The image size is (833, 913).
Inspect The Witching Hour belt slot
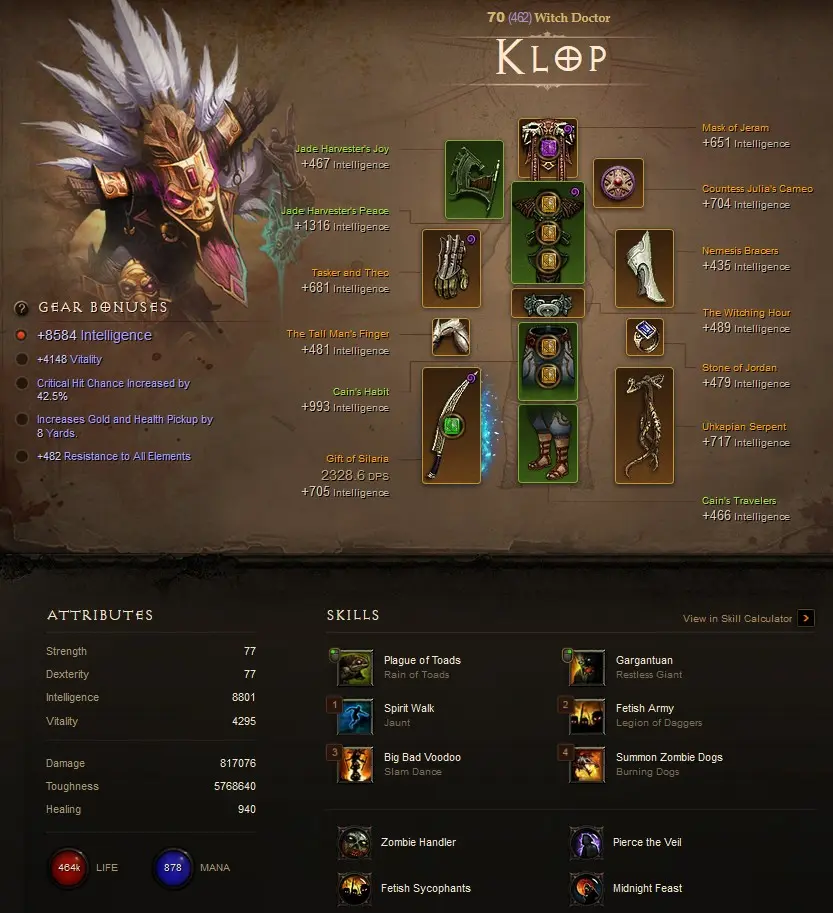[x=548, y=303]
